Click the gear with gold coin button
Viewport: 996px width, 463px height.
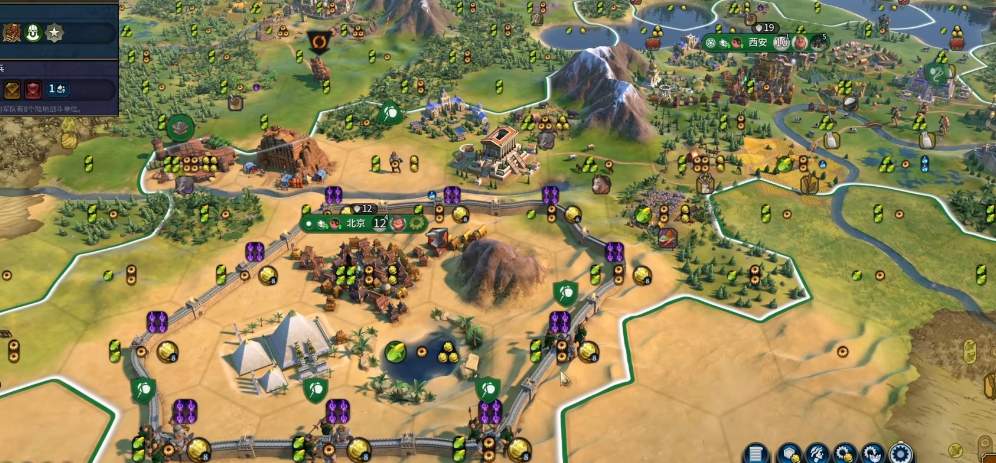[x=845, y=453]
